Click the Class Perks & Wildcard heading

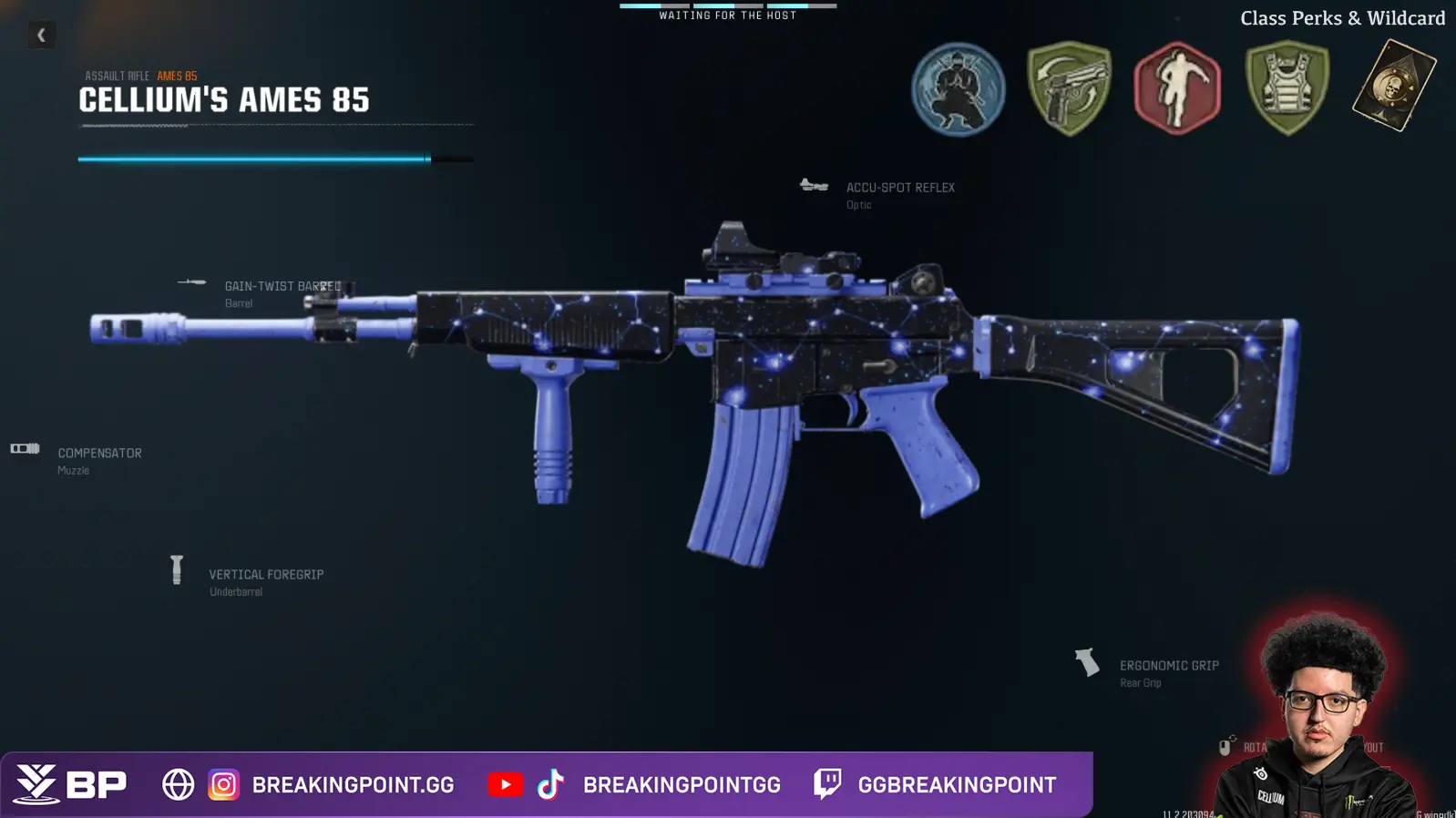(1341, 17)
